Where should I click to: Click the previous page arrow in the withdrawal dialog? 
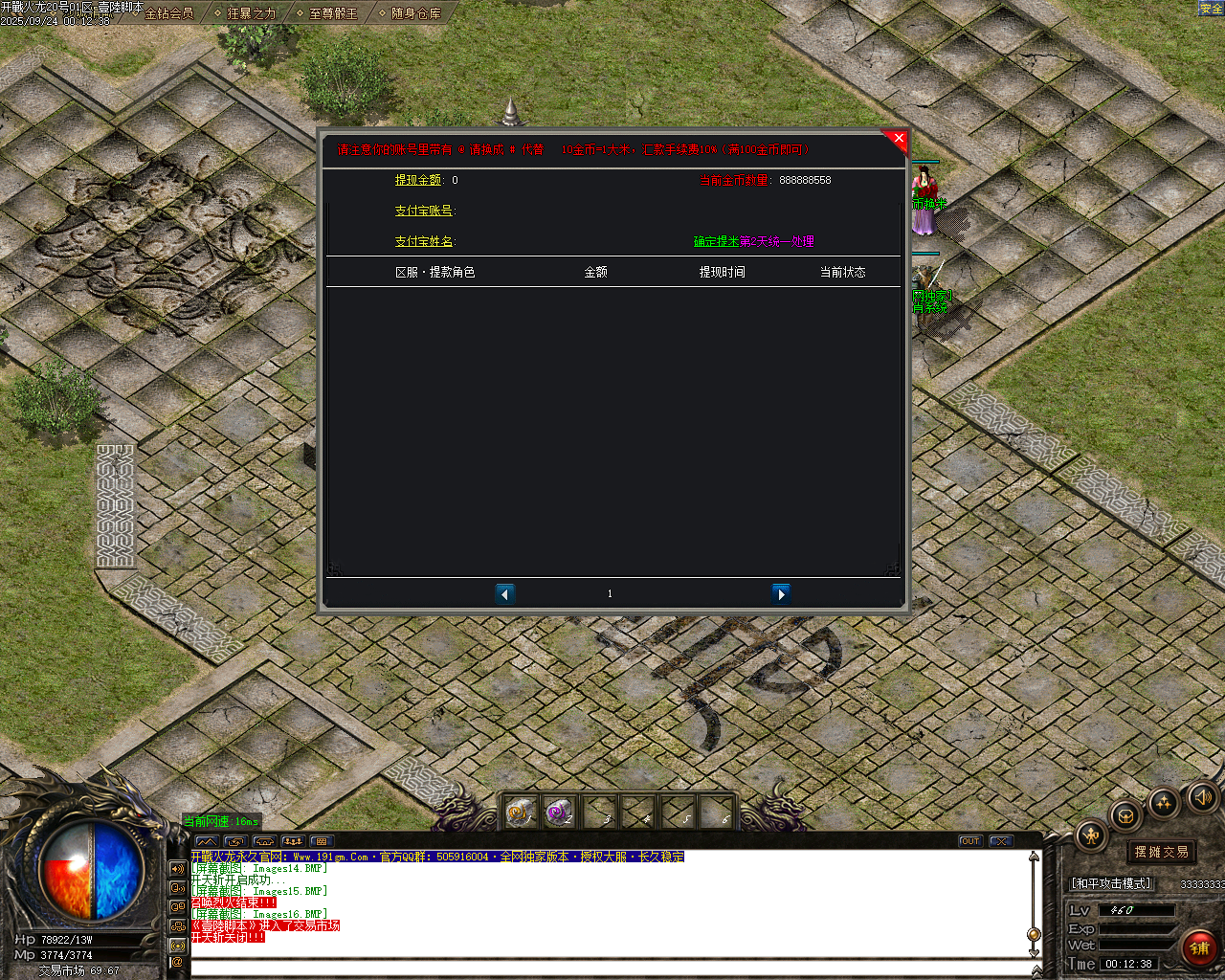505,593
